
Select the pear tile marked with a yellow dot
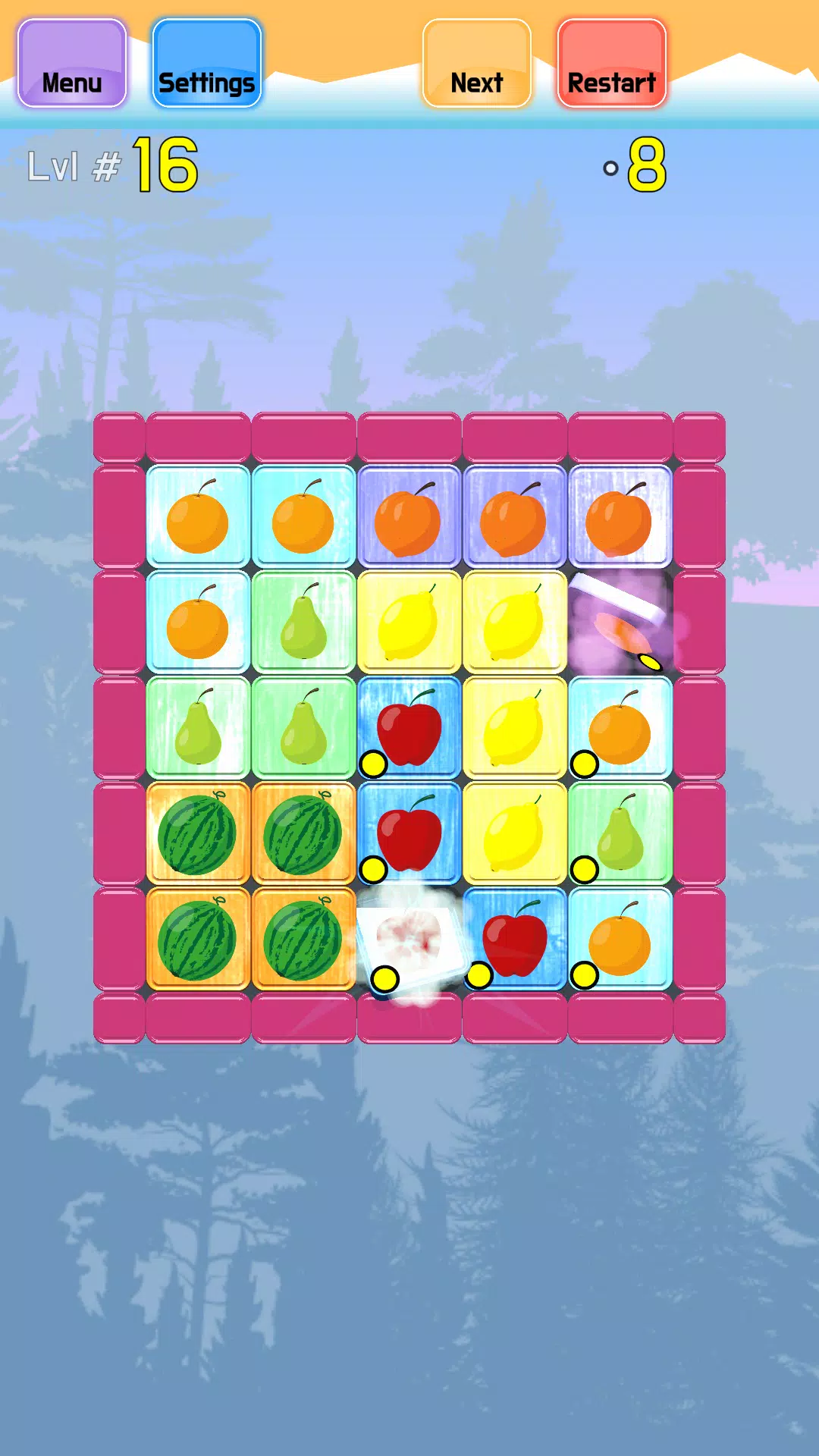click(x=620, y=833)
